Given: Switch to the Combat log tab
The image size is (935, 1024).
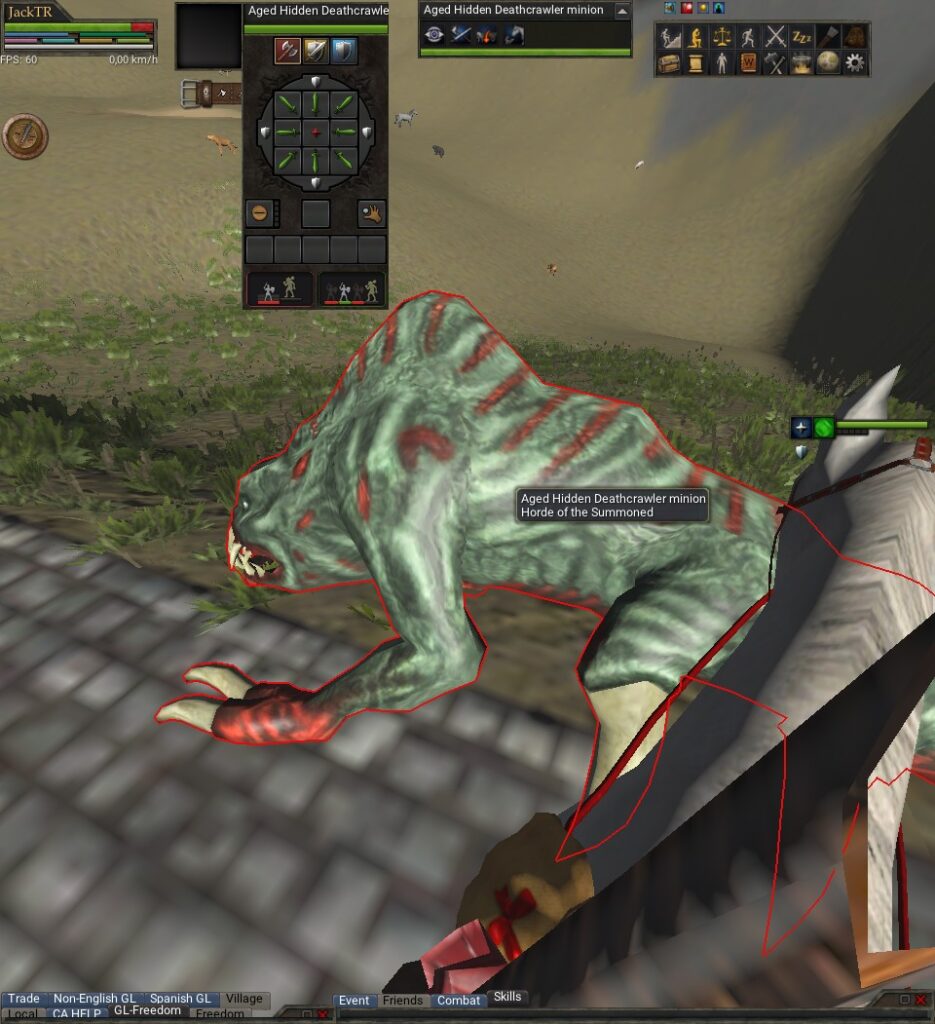Looking at the screenshot, I should tap(458, 1000).
